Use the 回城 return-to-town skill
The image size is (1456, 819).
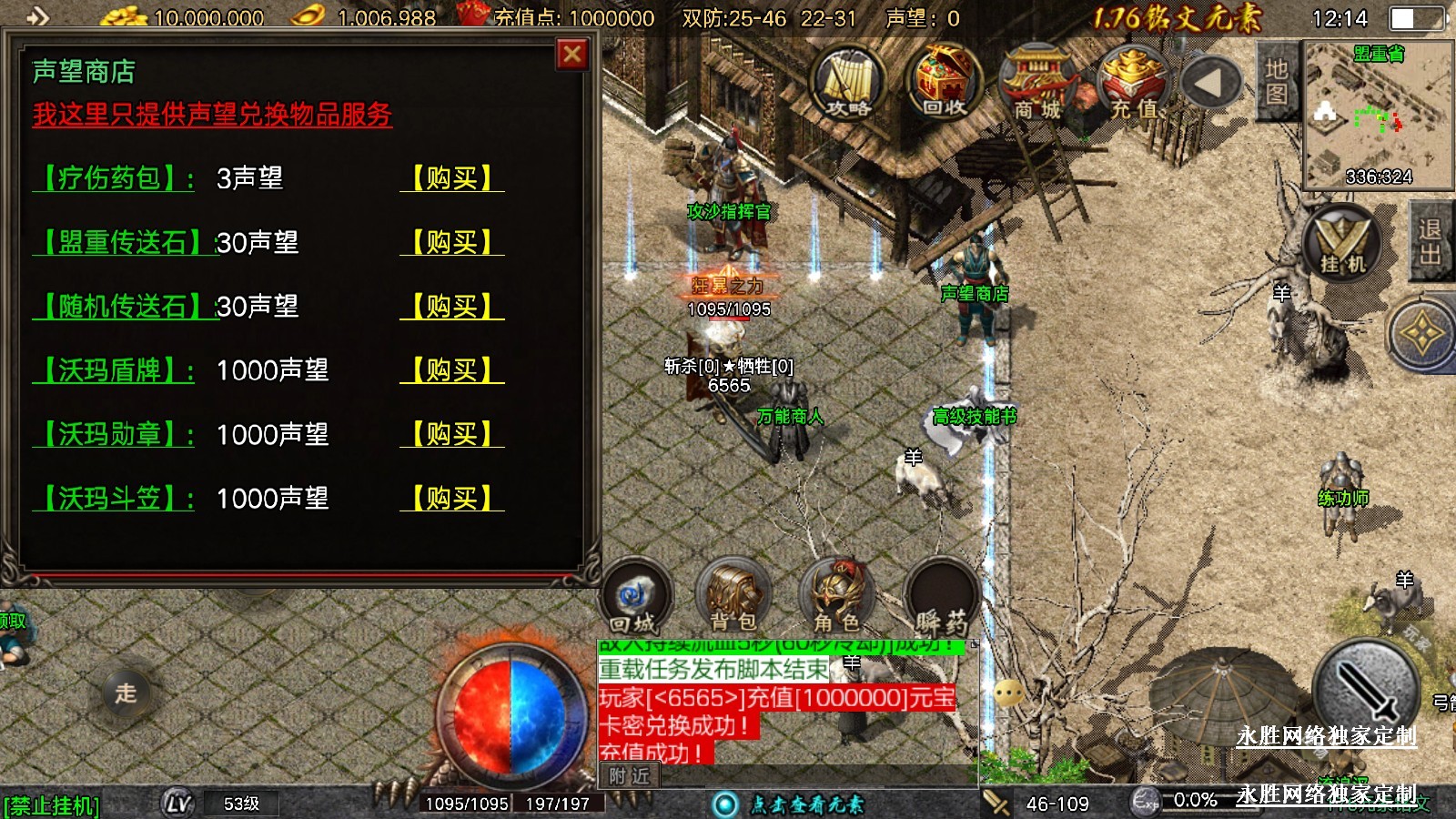(634, 598)
